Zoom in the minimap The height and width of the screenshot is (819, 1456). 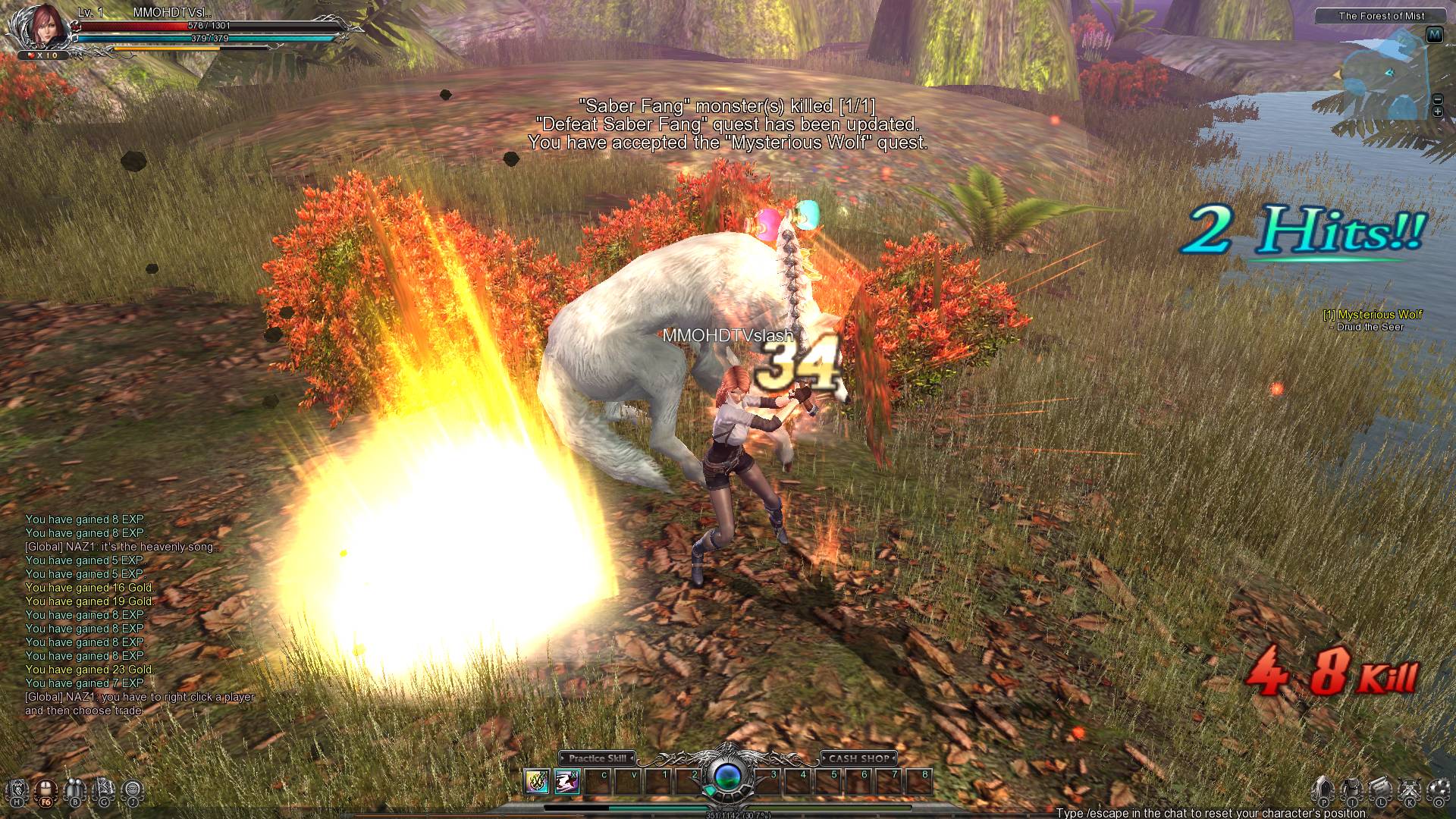(x=1437, y=112)
